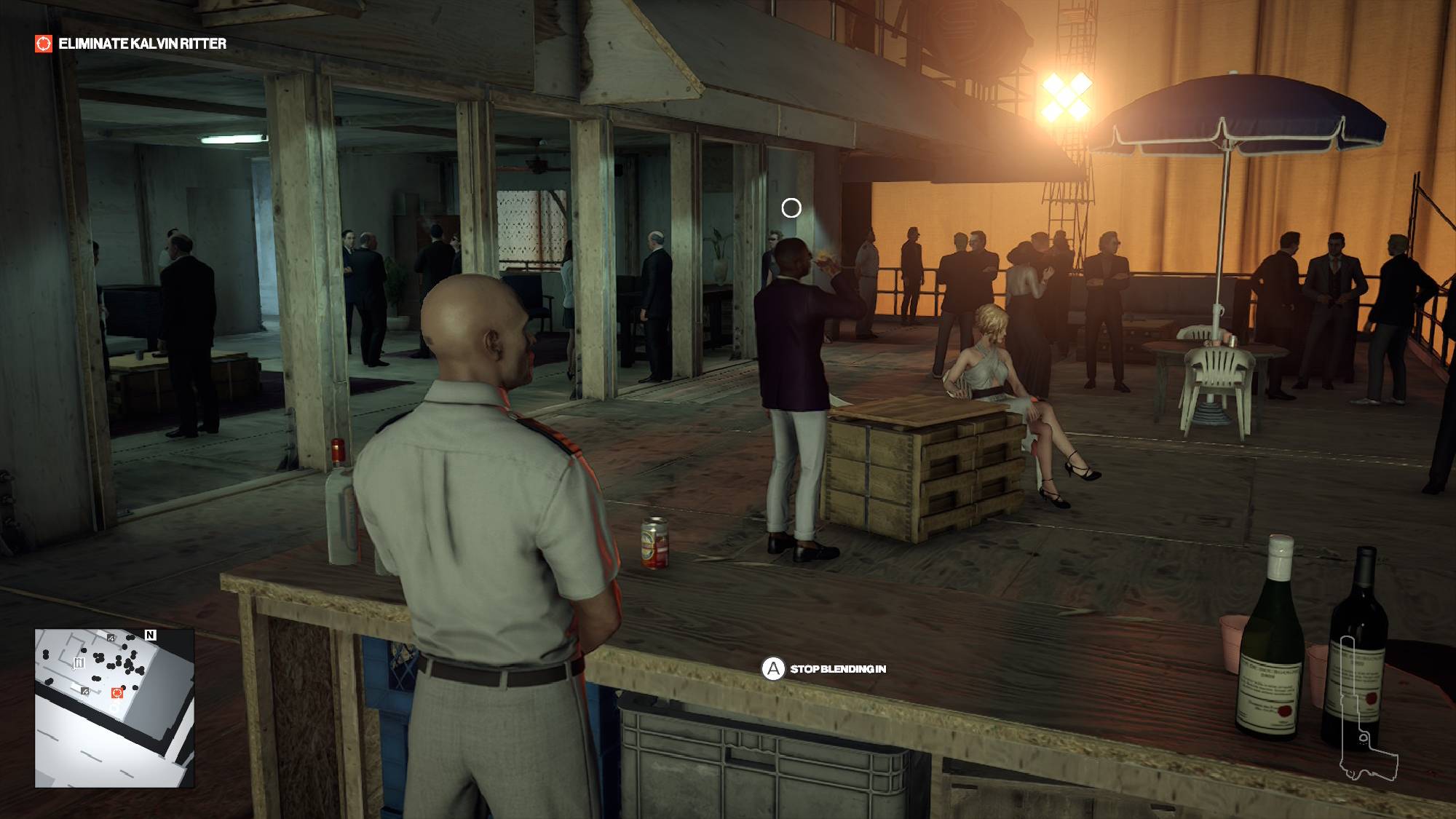This screenshot has height=819, width=1456.
Task: Select the Eliminate Kalvin Ritter objective tracker
Action: 132,44
